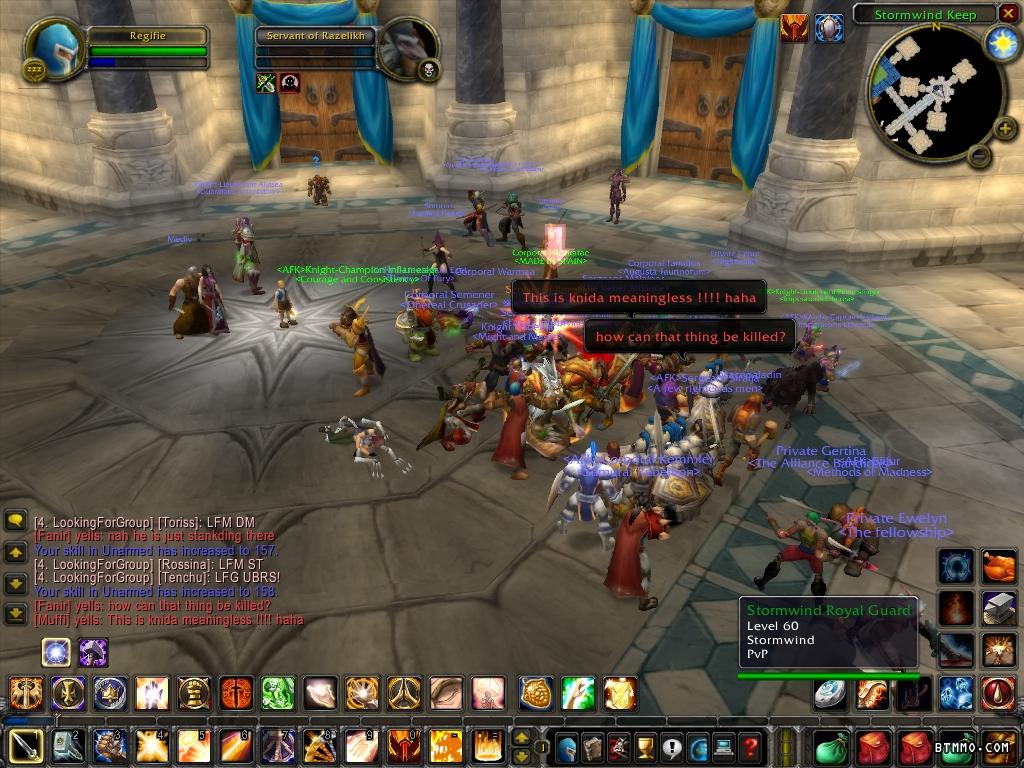
Task: Open the red question mark help button
Action: pos(750,746)
